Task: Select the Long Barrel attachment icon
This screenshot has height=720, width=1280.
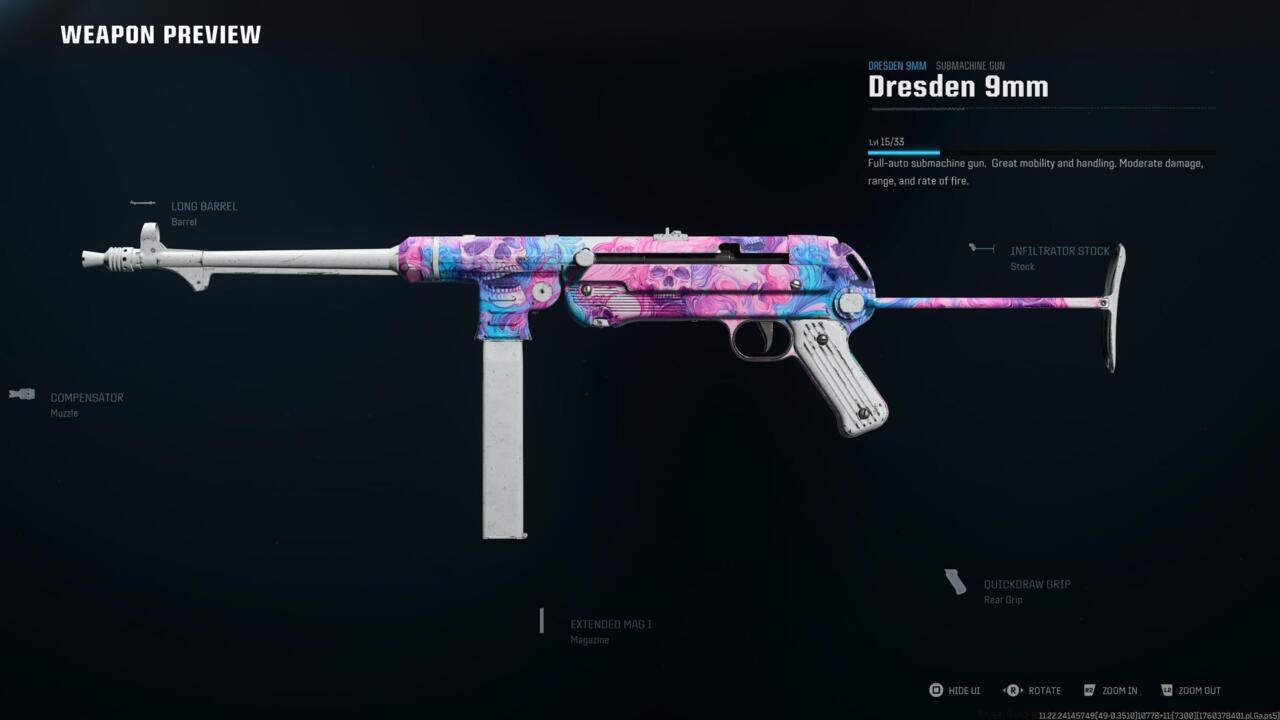Action: tap(143, 204)
